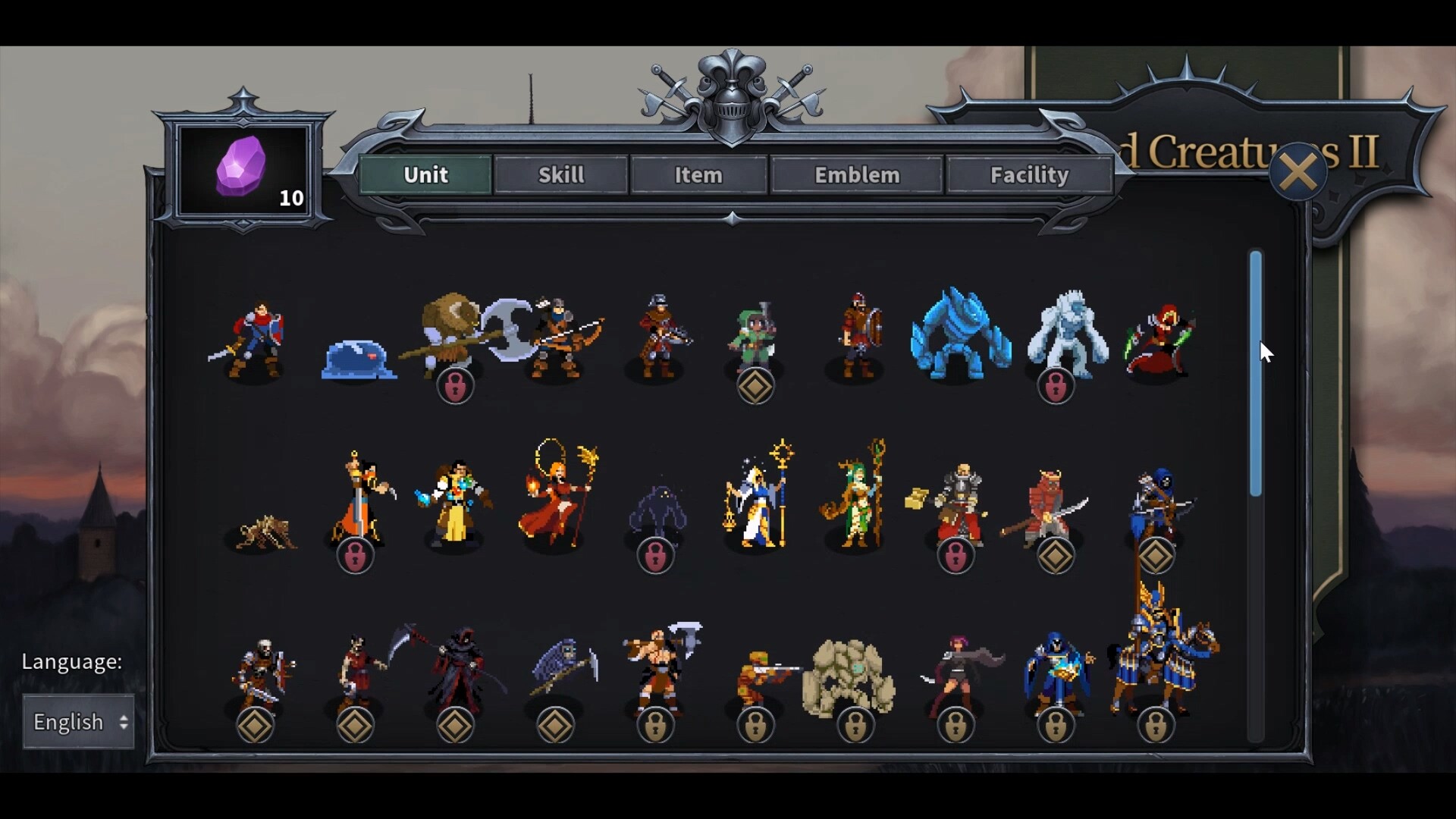This screenshot has height=819, width=1456.
Task: Click the lock icon under the shadow creature
Action: coord(656,555)
